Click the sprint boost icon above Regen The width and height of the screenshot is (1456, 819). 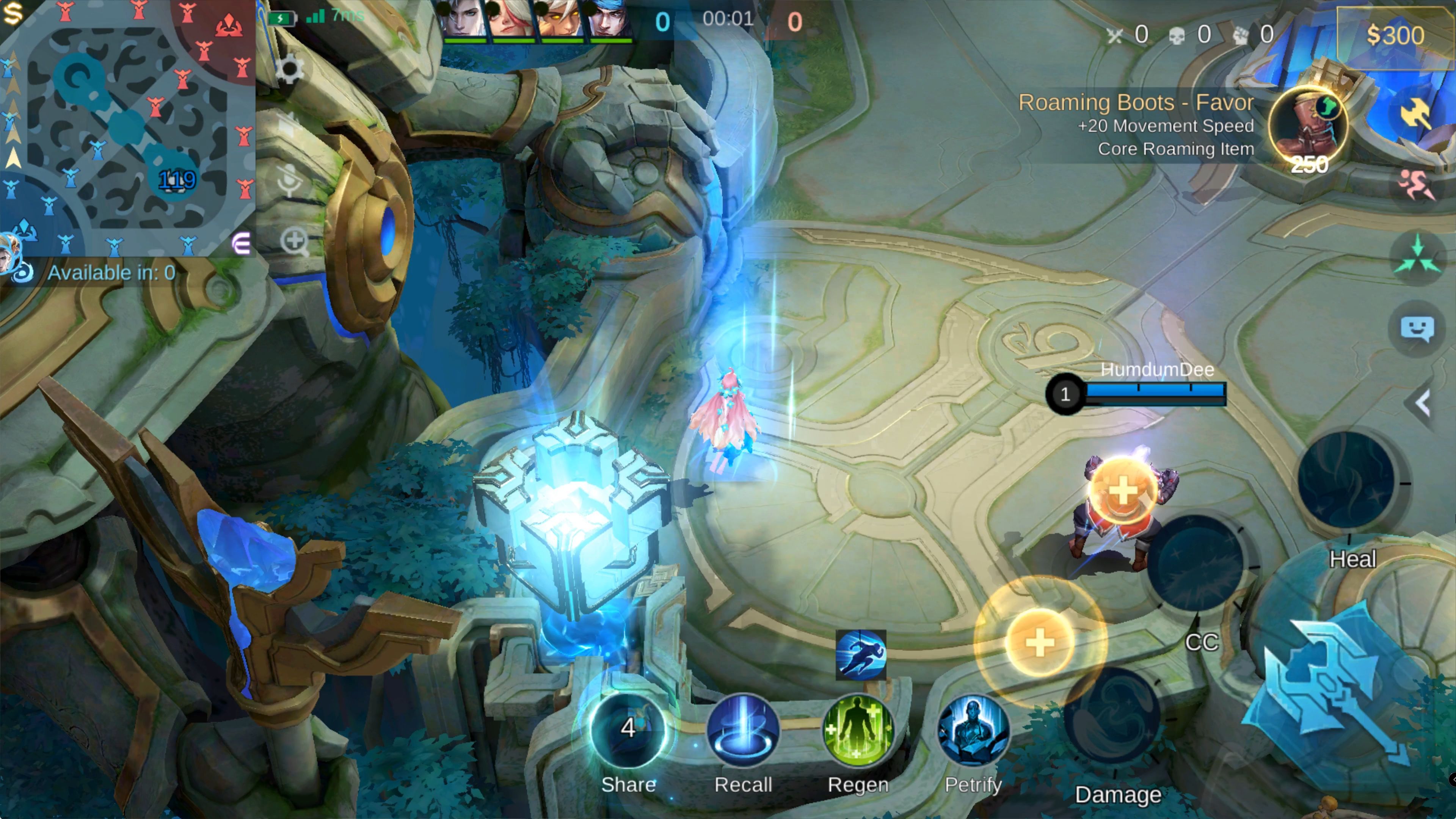point(860,655)
